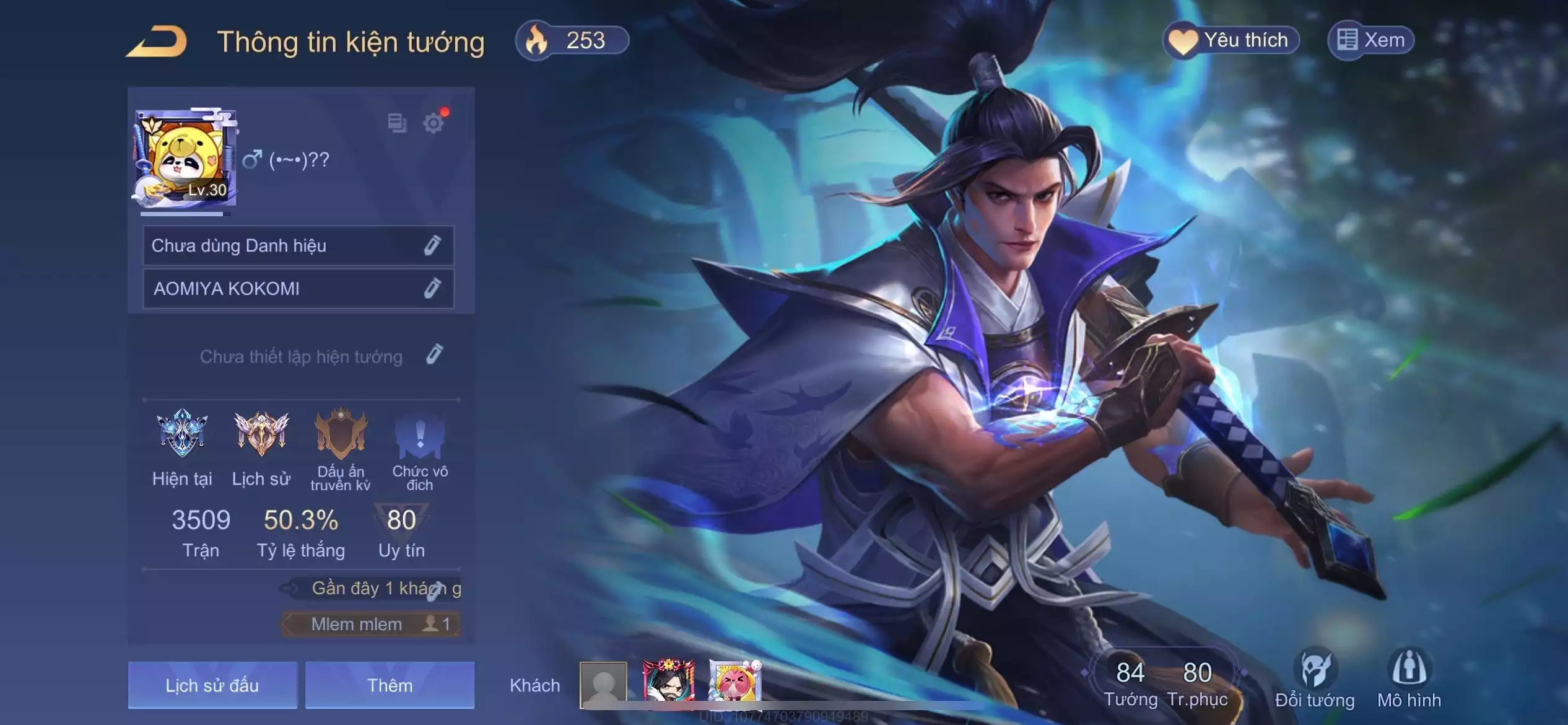Show the Lịch sử rank badge
Screen dimensions: 1568x725
point(261,434)
